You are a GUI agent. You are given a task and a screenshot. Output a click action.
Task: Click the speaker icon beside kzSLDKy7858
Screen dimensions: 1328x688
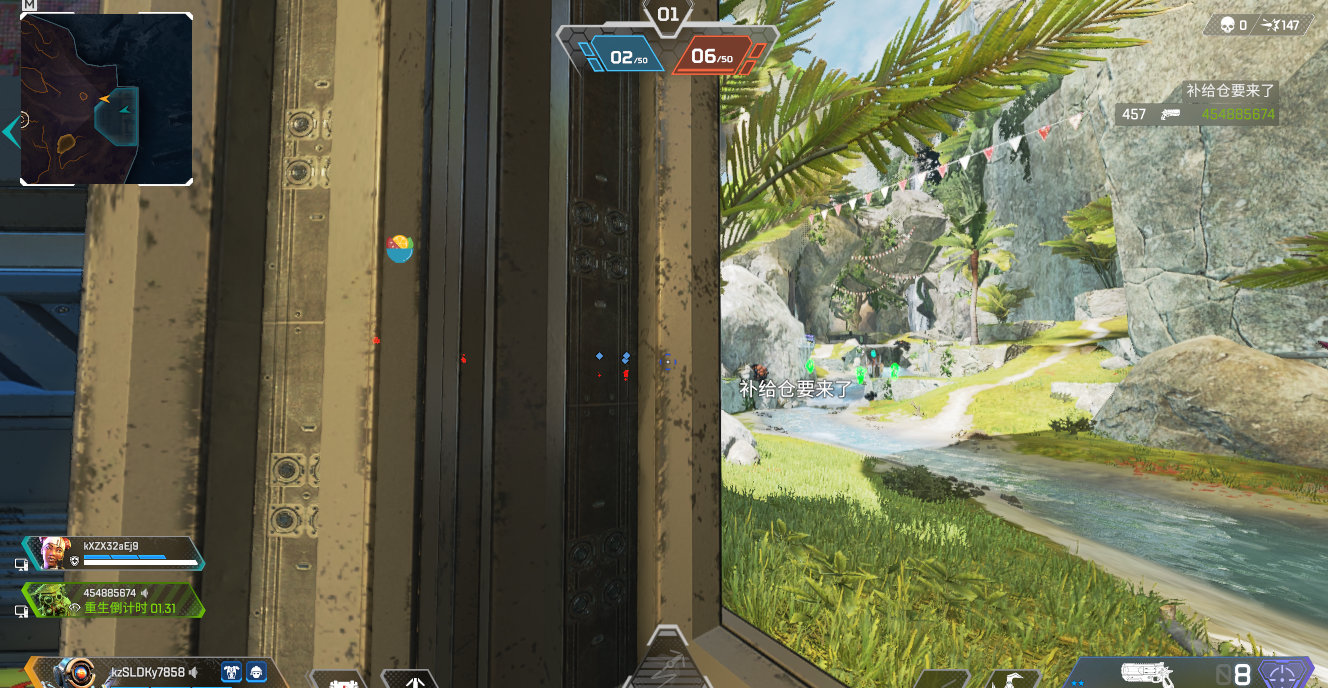[x=194, y=673]
